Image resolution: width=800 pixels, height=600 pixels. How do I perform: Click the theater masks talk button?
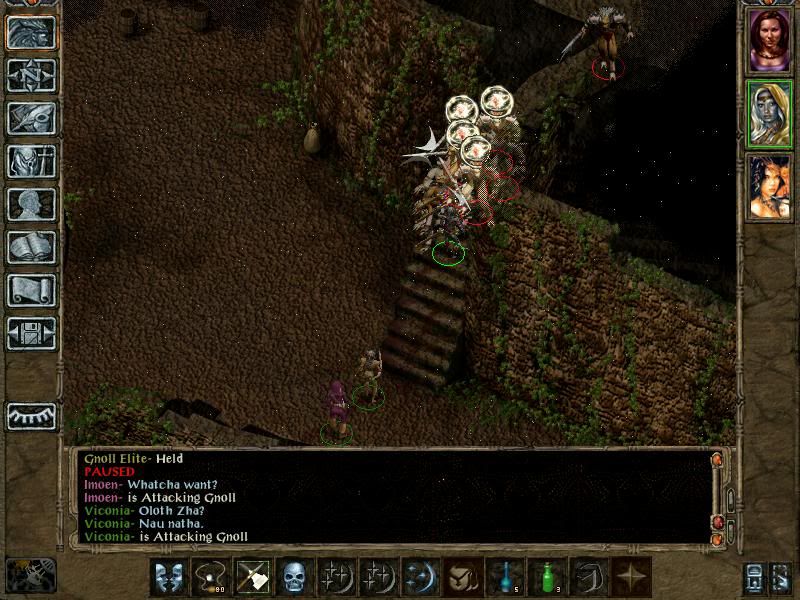[x=169, y=577]
